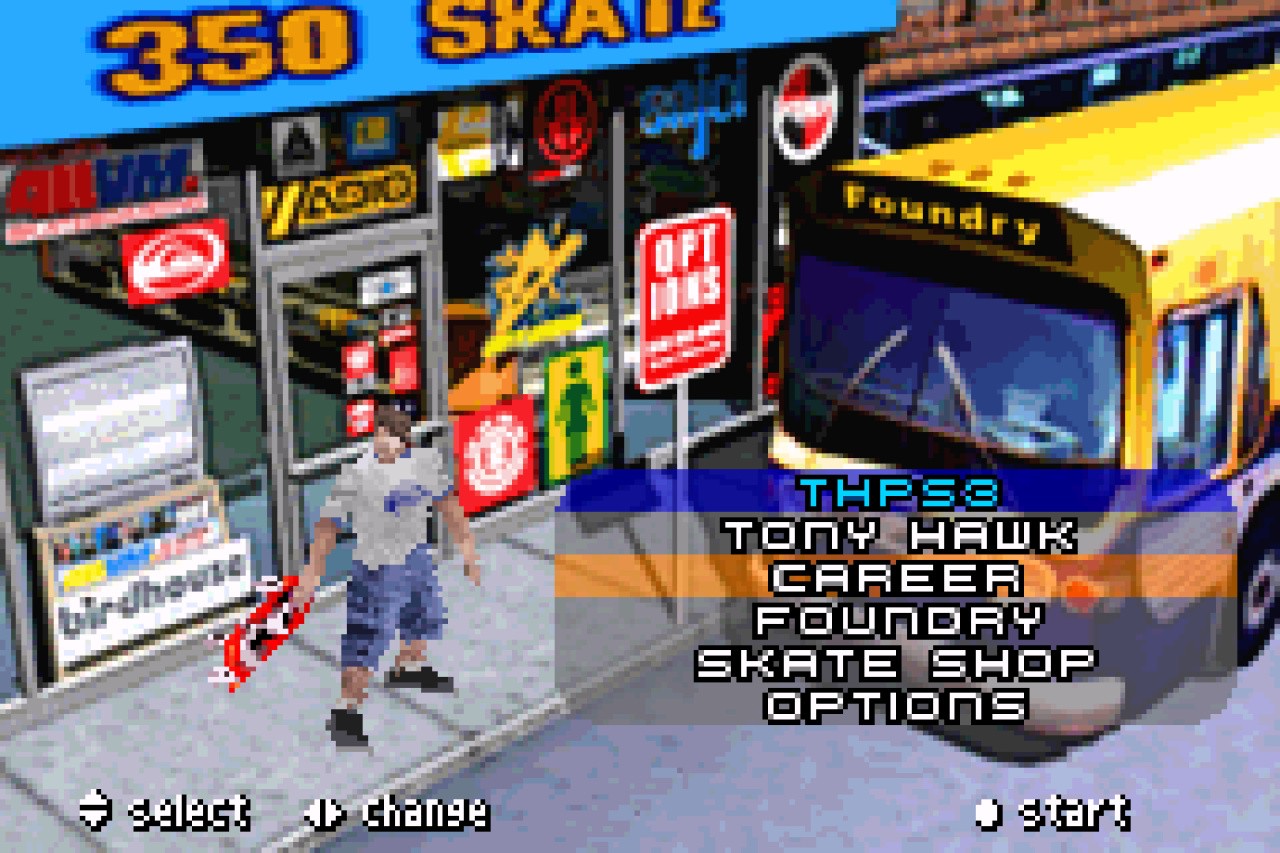Choose the highlighted Career mode entry
Viewport: 1280px width, 853px height.
coord(897,577)
